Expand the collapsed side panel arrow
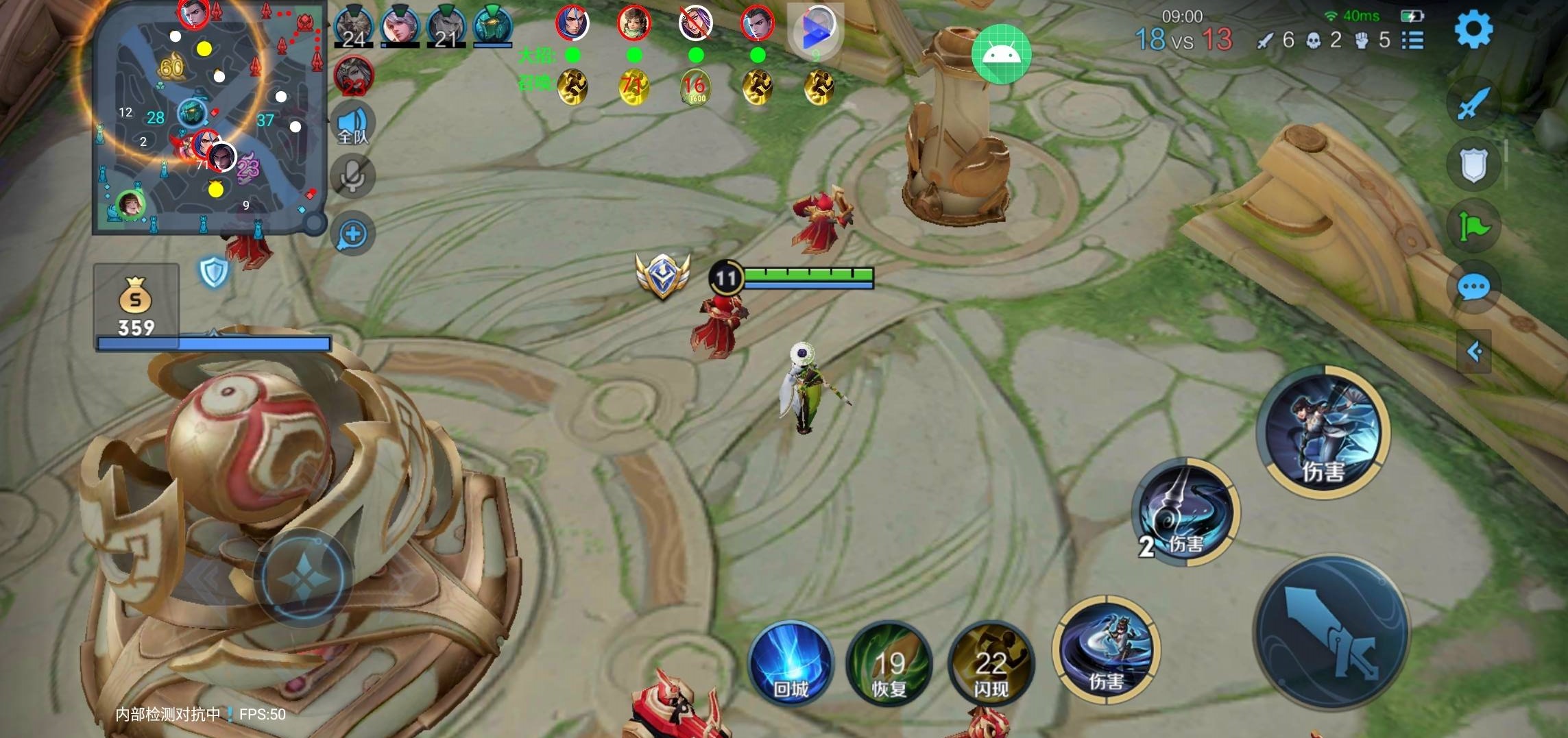The height and width of the screenshot is (738, 1568). pos(1474,352)
